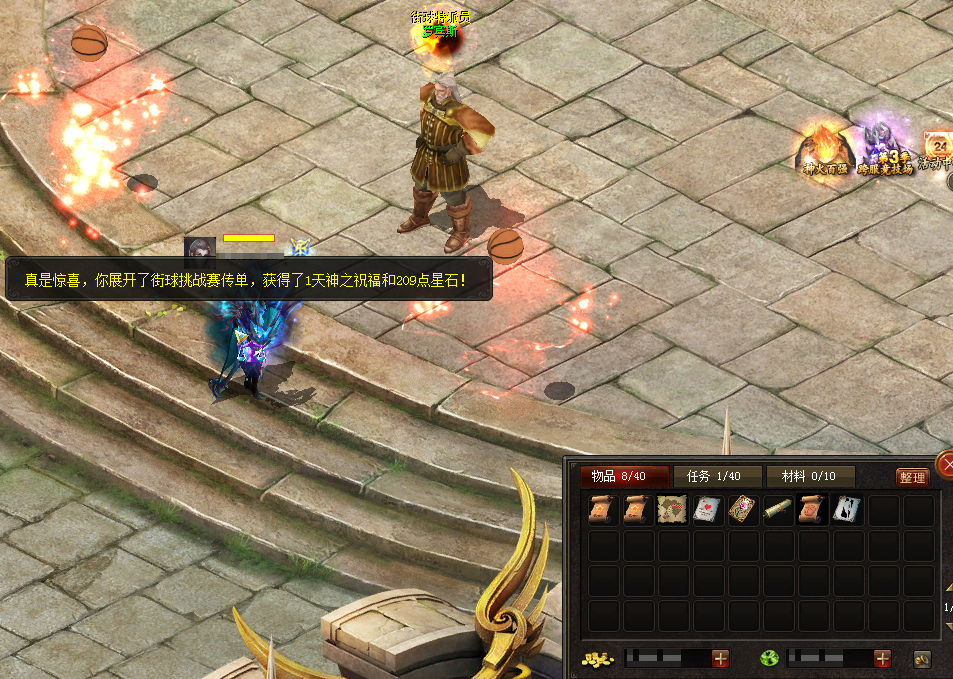Screen dimensions: 953x679
Task: Click the coin pouch button in the bag
Action: coord(922,659)
